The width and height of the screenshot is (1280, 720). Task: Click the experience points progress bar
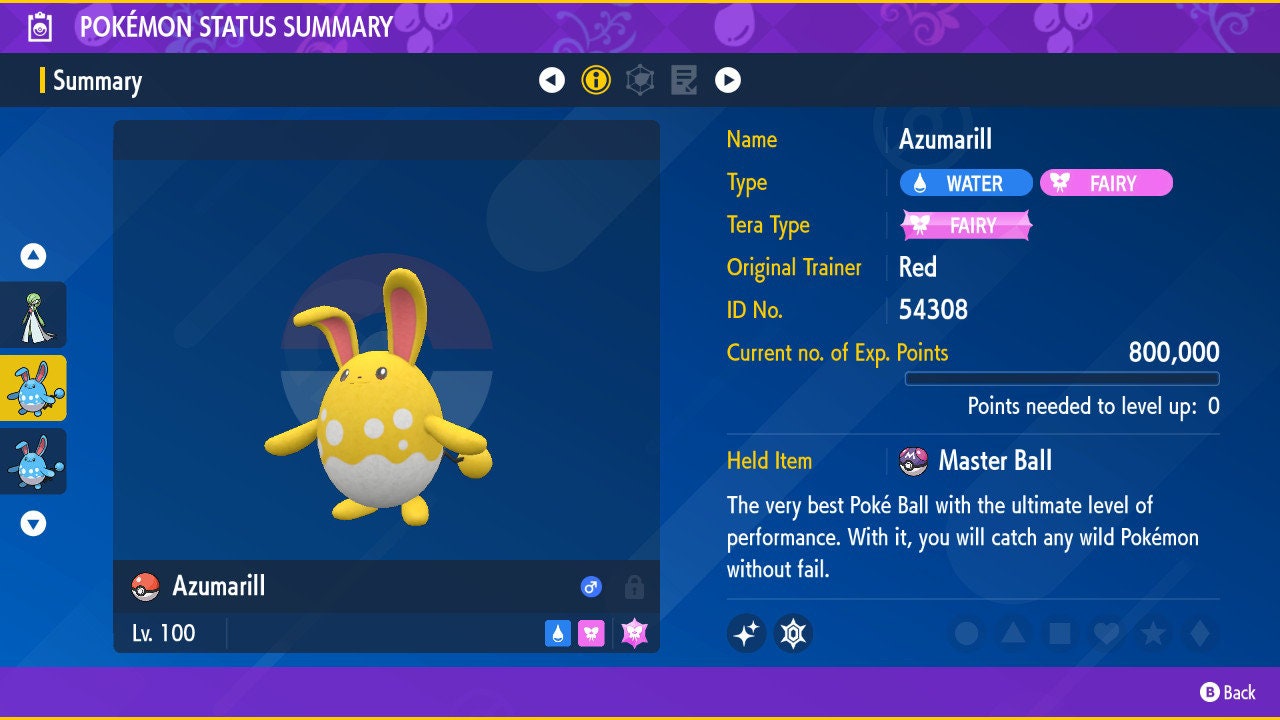coord(1063,379)
